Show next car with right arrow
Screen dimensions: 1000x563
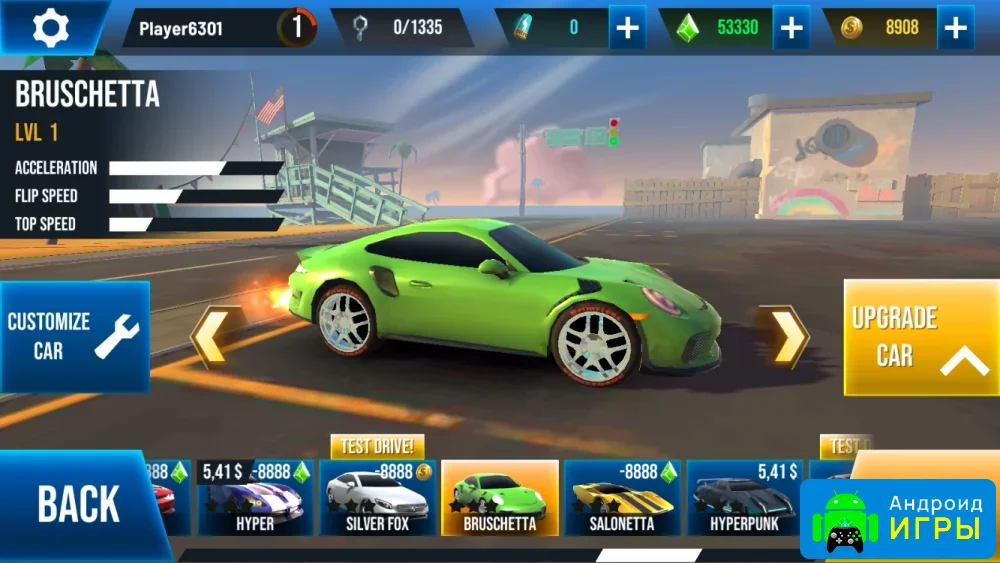point(787,337)
